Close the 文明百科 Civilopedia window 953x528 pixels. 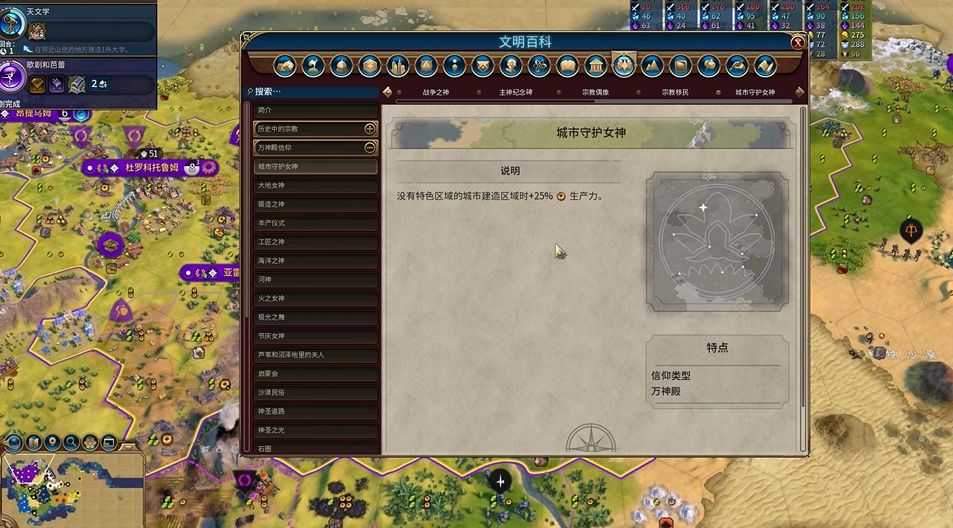(797, 43)
